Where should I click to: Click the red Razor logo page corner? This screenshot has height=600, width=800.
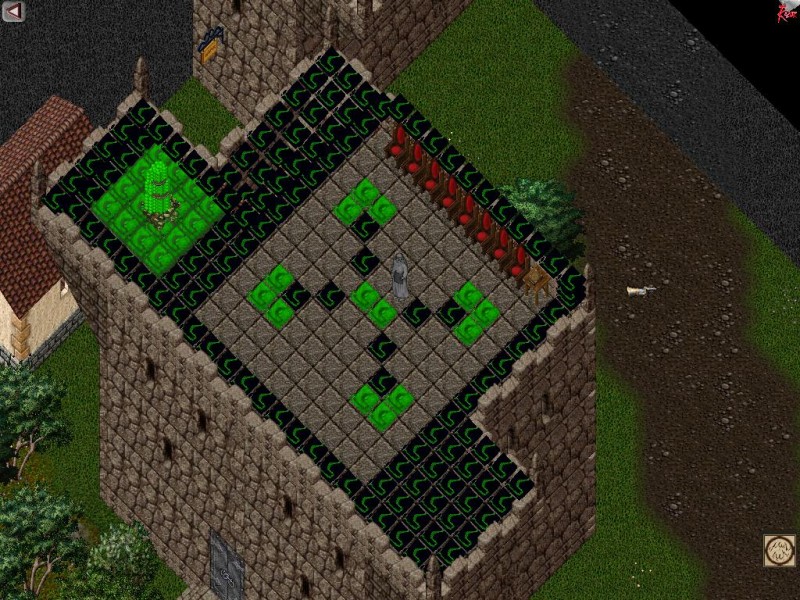pyautogui.click(x=788, y=11)
